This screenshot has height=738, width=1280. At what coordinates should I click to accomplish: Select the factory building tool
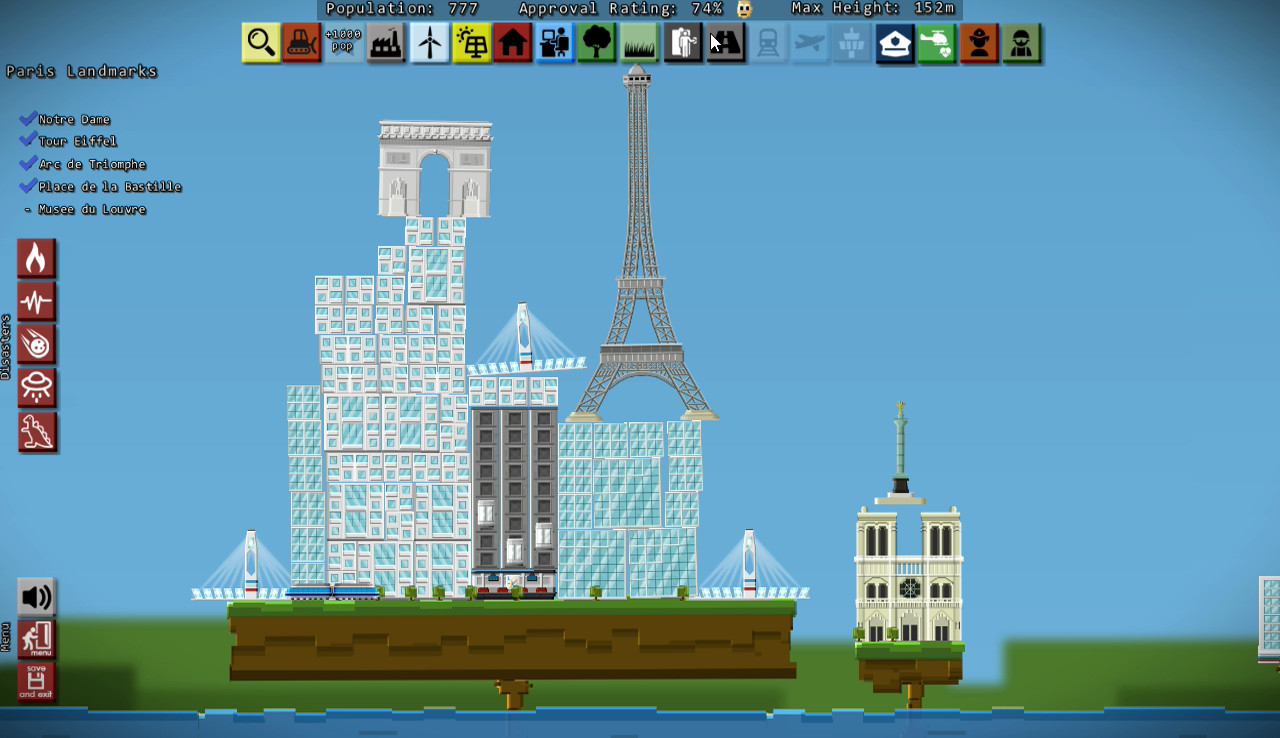pyautogui.click(x=386, y=42)
